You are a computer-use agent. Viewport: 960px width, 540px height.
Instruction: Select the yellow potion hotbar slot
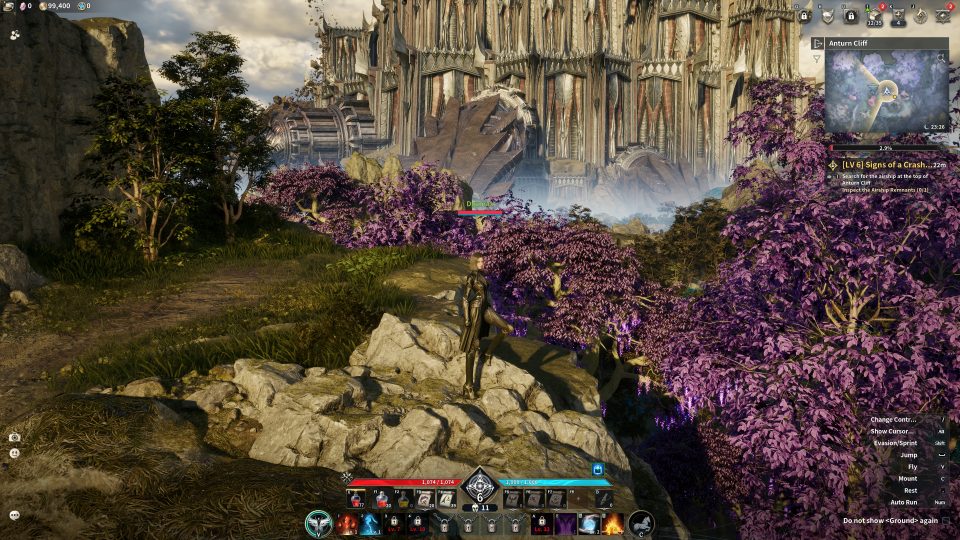pos(406,498)
